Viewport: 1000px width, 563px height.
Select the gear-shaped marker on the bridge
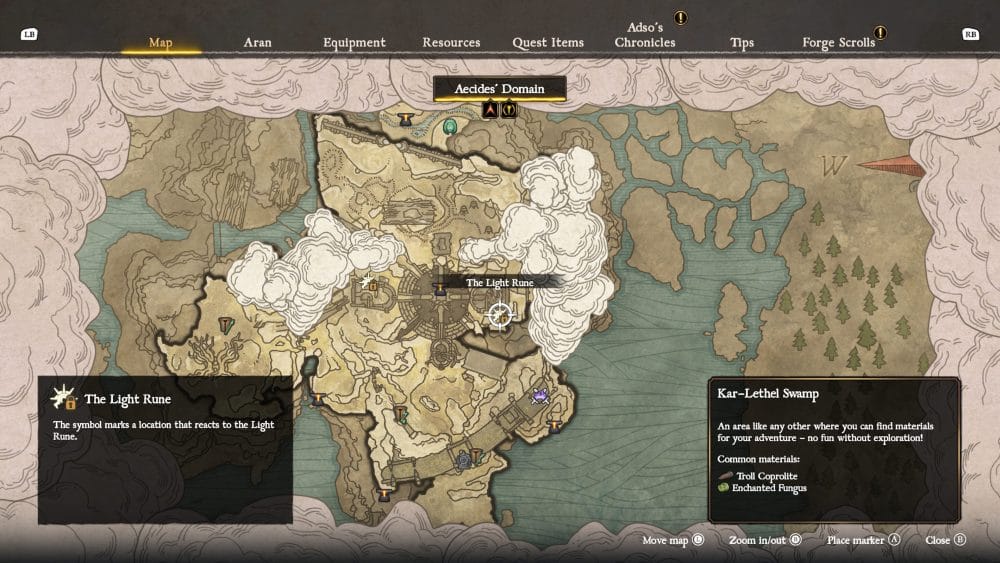click(463, 461)
